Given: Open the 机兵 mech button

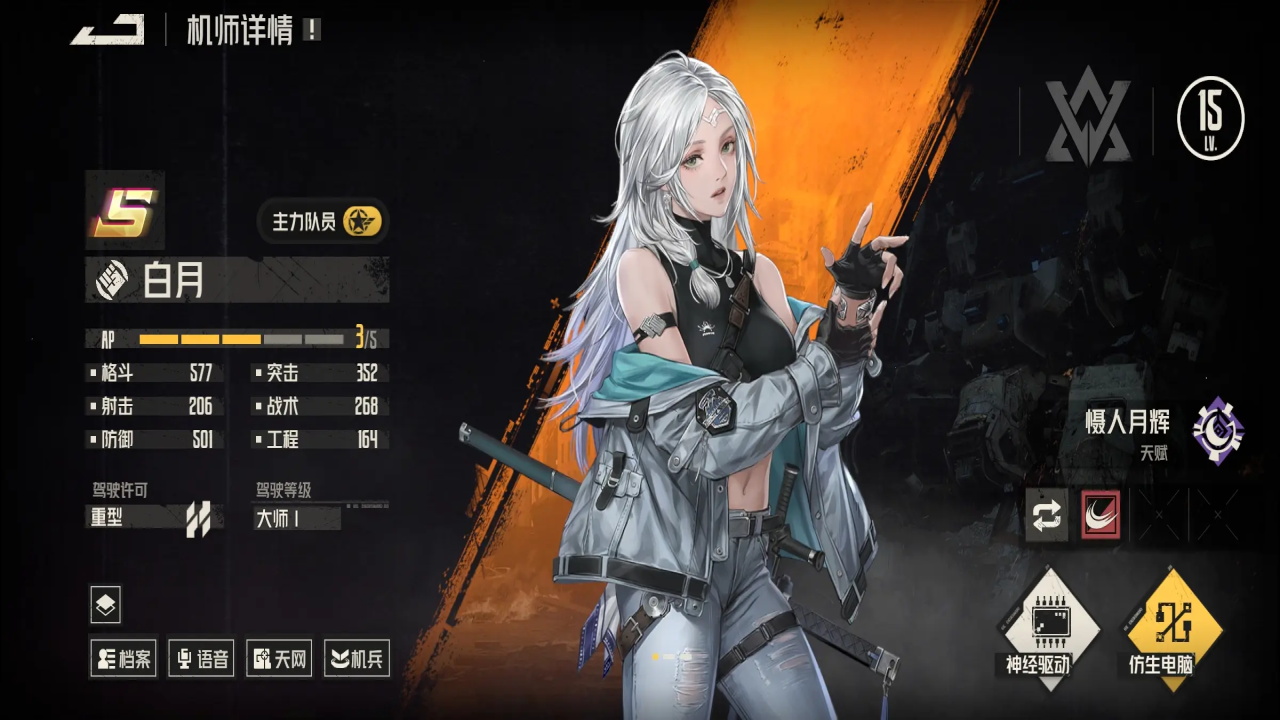Looking at the screenshot, I should [x=357, y=658].
